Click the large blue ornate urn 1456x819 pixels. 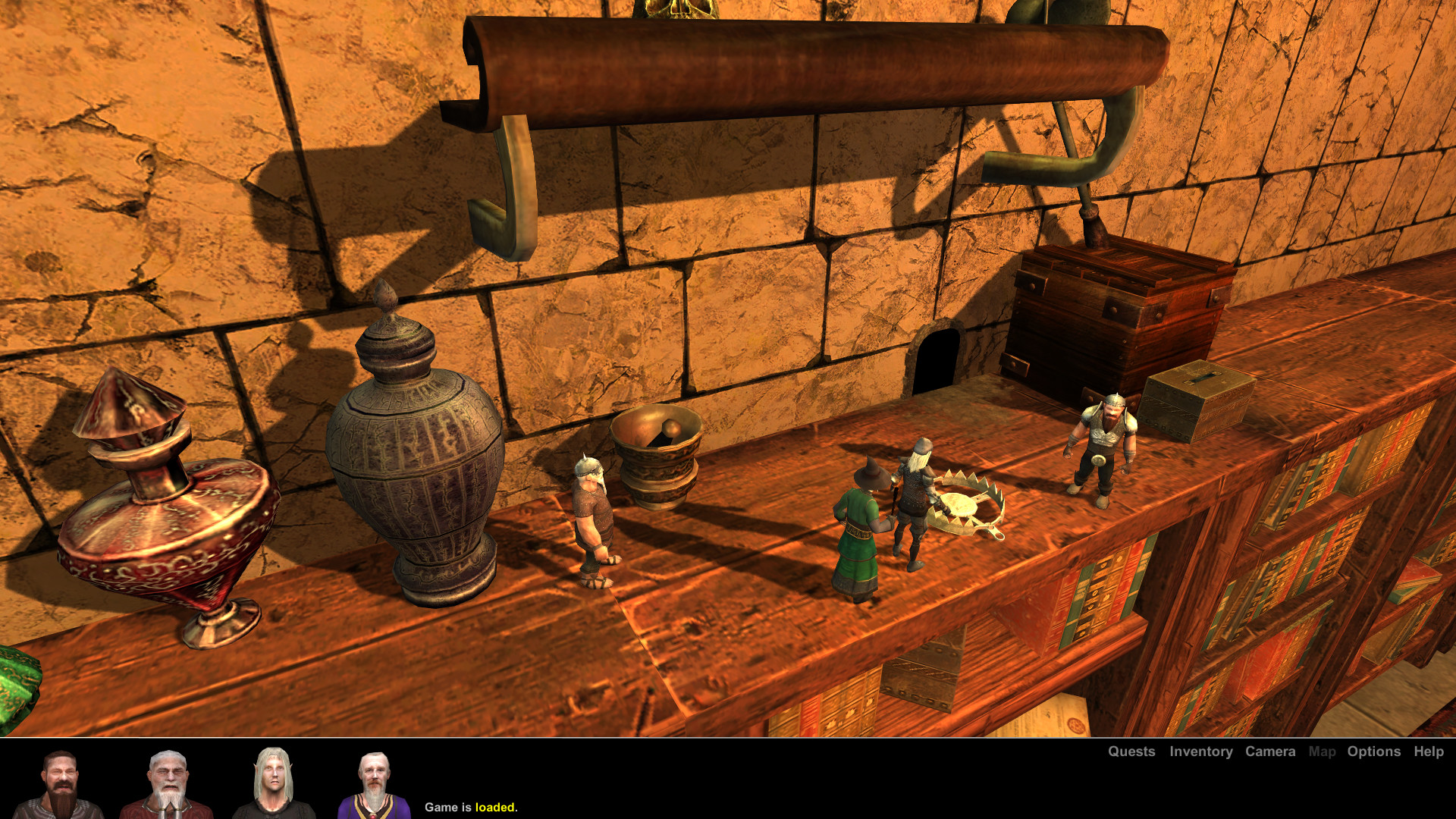413,455
